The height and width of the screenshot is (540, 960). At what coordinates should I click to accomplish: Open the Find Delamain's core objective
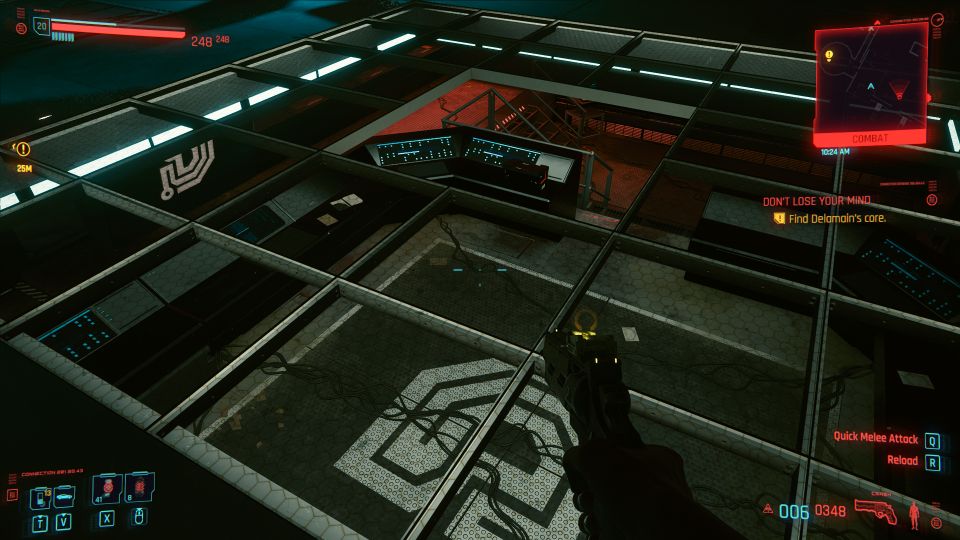coord(830,217)
